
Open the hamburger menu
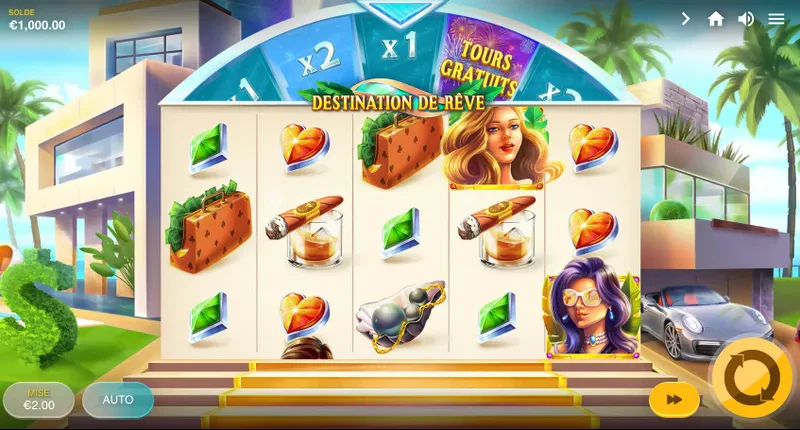[x=776, y=19]
